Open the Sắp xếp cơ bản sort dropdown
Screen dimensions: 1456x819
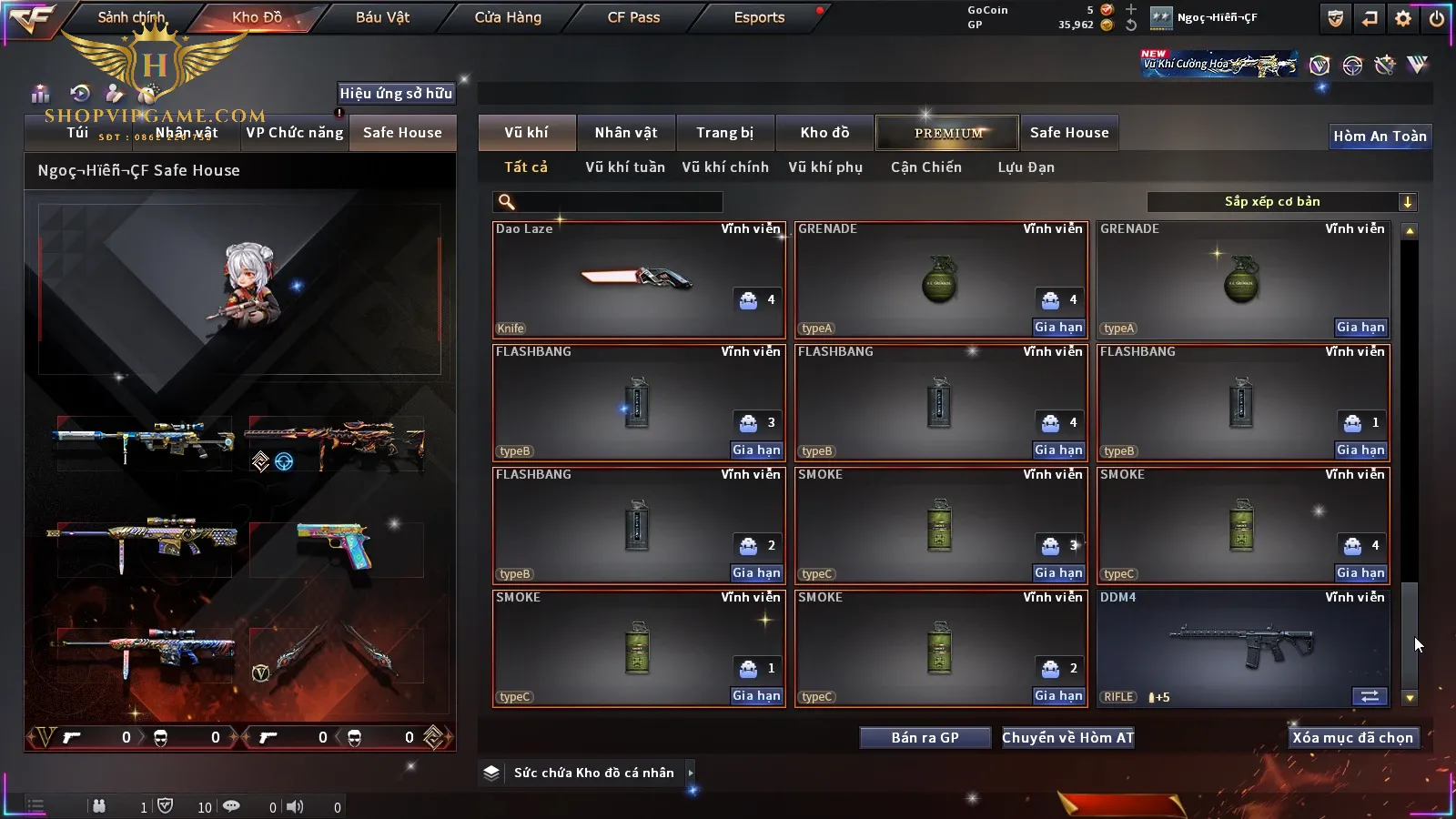(1281, 202)
